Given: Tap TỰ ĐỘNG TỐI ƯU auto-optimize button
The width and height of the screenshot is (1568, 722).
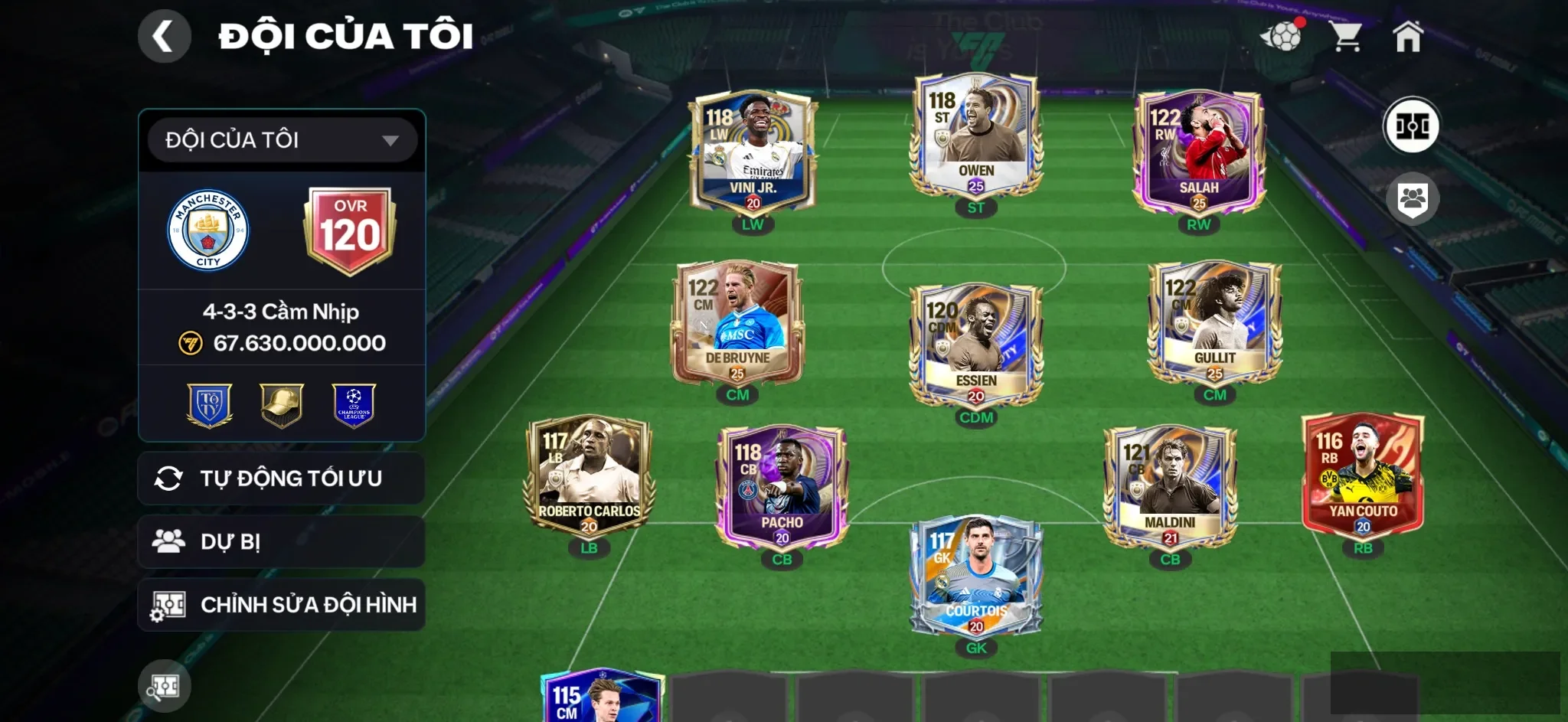Looking at the screenshot, I should [282, 479].
